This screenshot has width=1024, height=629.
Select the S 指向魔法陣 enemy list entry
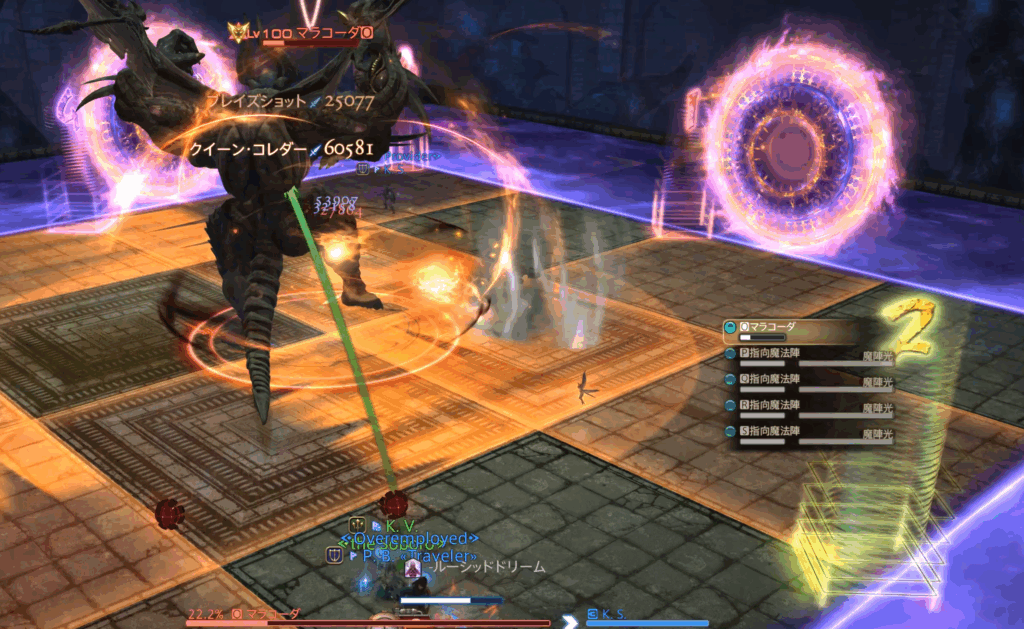coord(790,432)
